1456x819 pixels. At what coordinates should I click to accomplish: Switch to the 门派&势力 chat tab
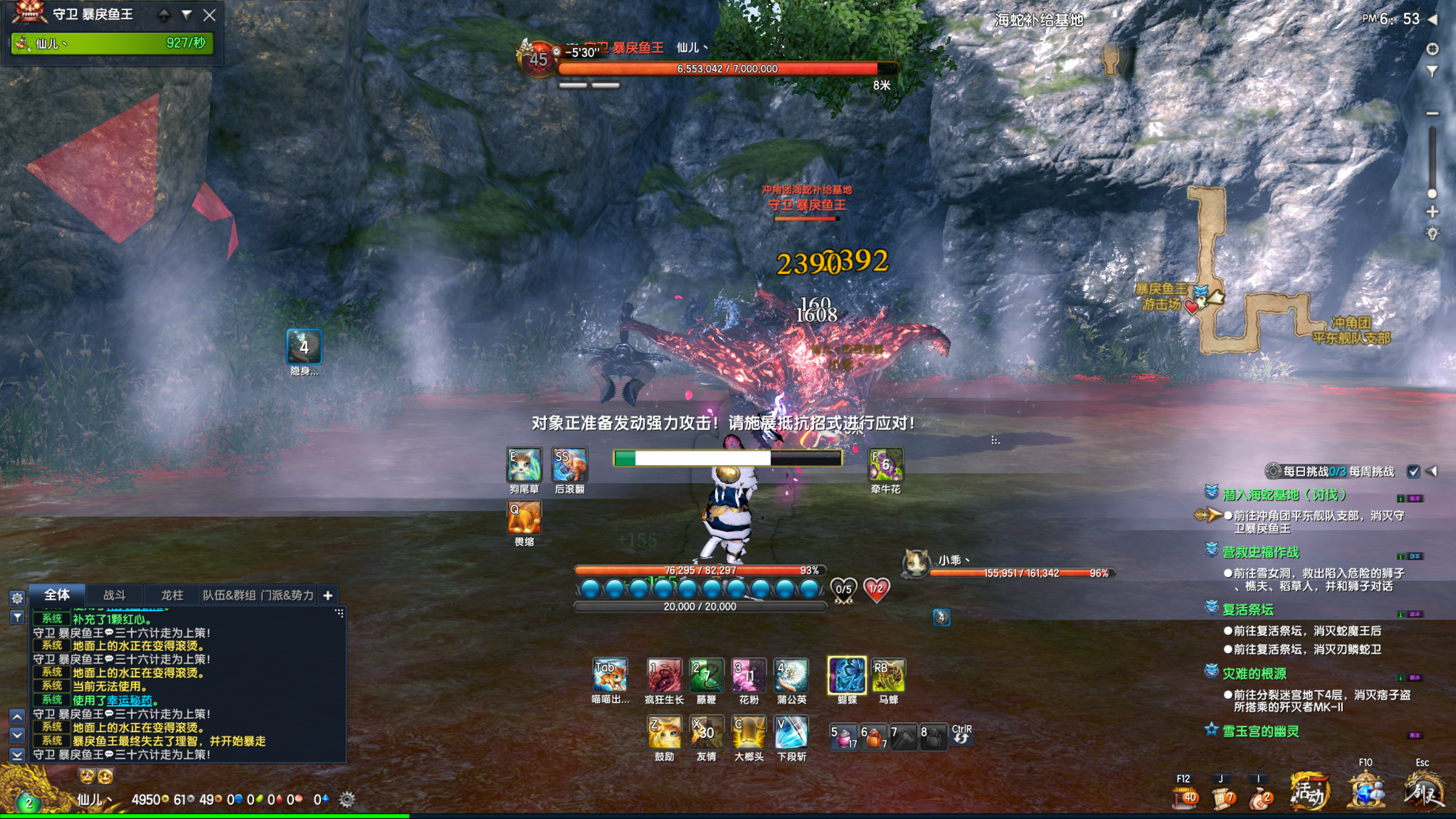pyautogui.click(x=287, y=595)
